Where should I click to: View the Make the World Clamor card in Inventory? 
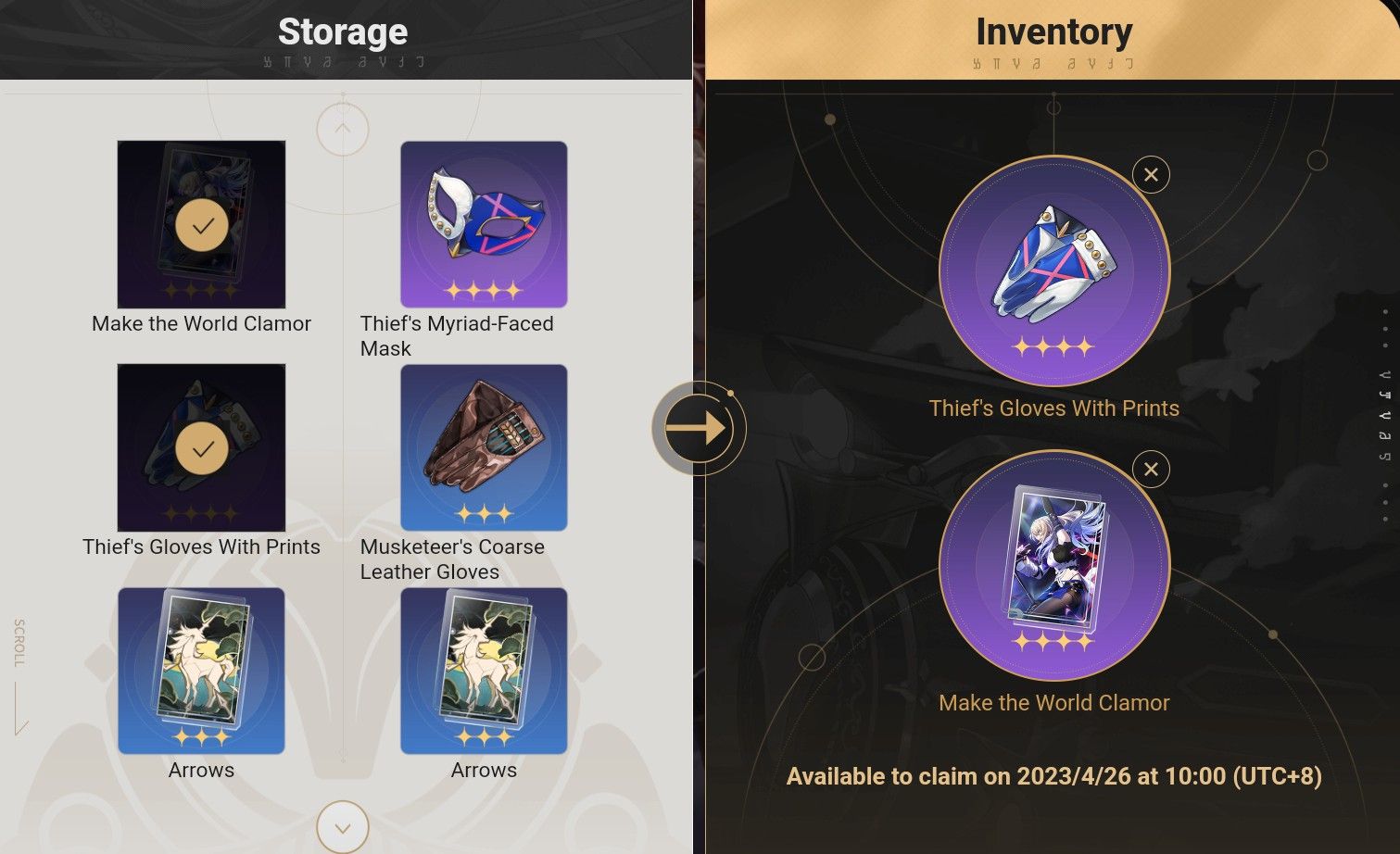click(x=1053, y=567)
